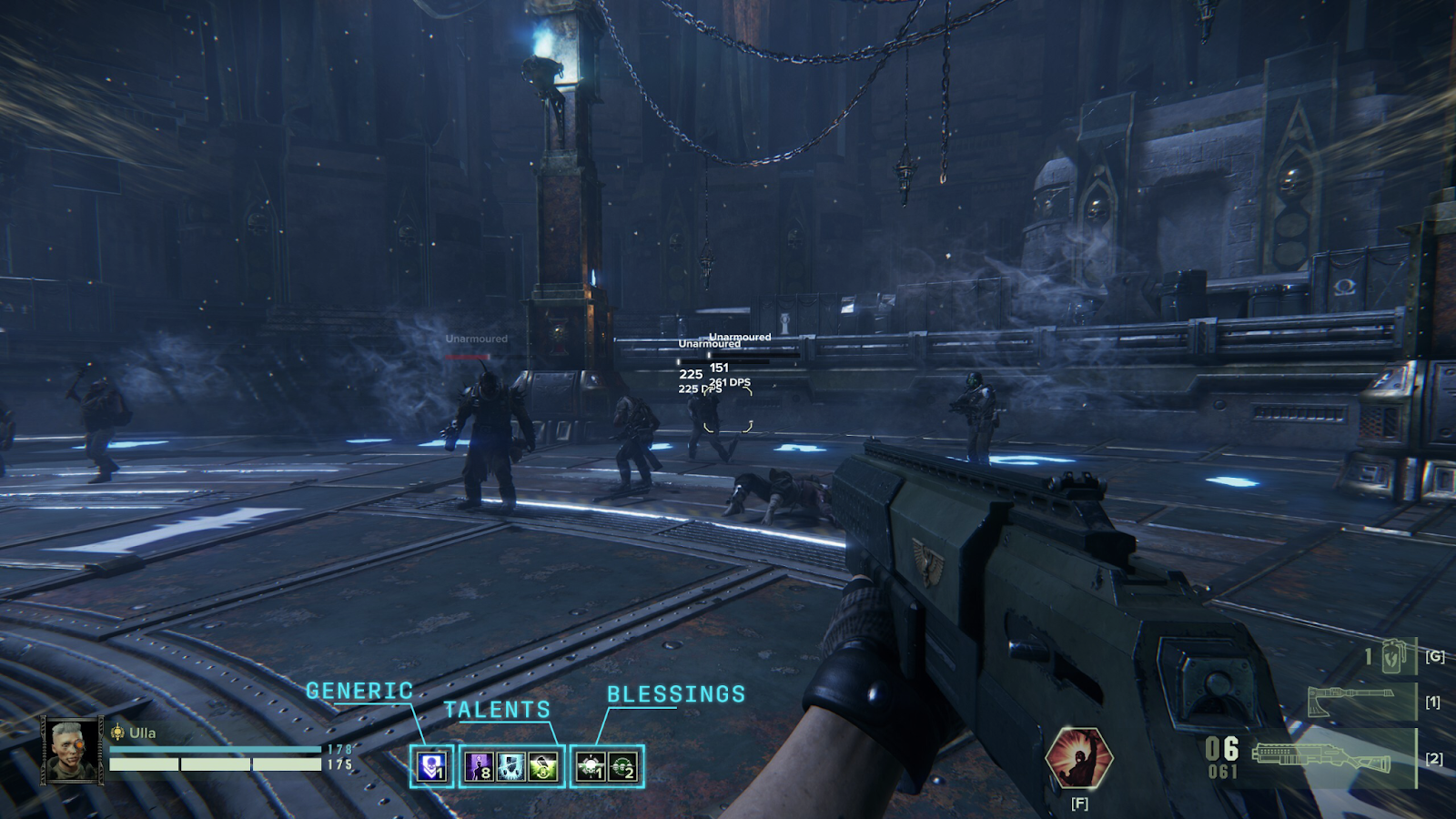
Task: Select the purple figure talent buff
Action: [480, 766]
